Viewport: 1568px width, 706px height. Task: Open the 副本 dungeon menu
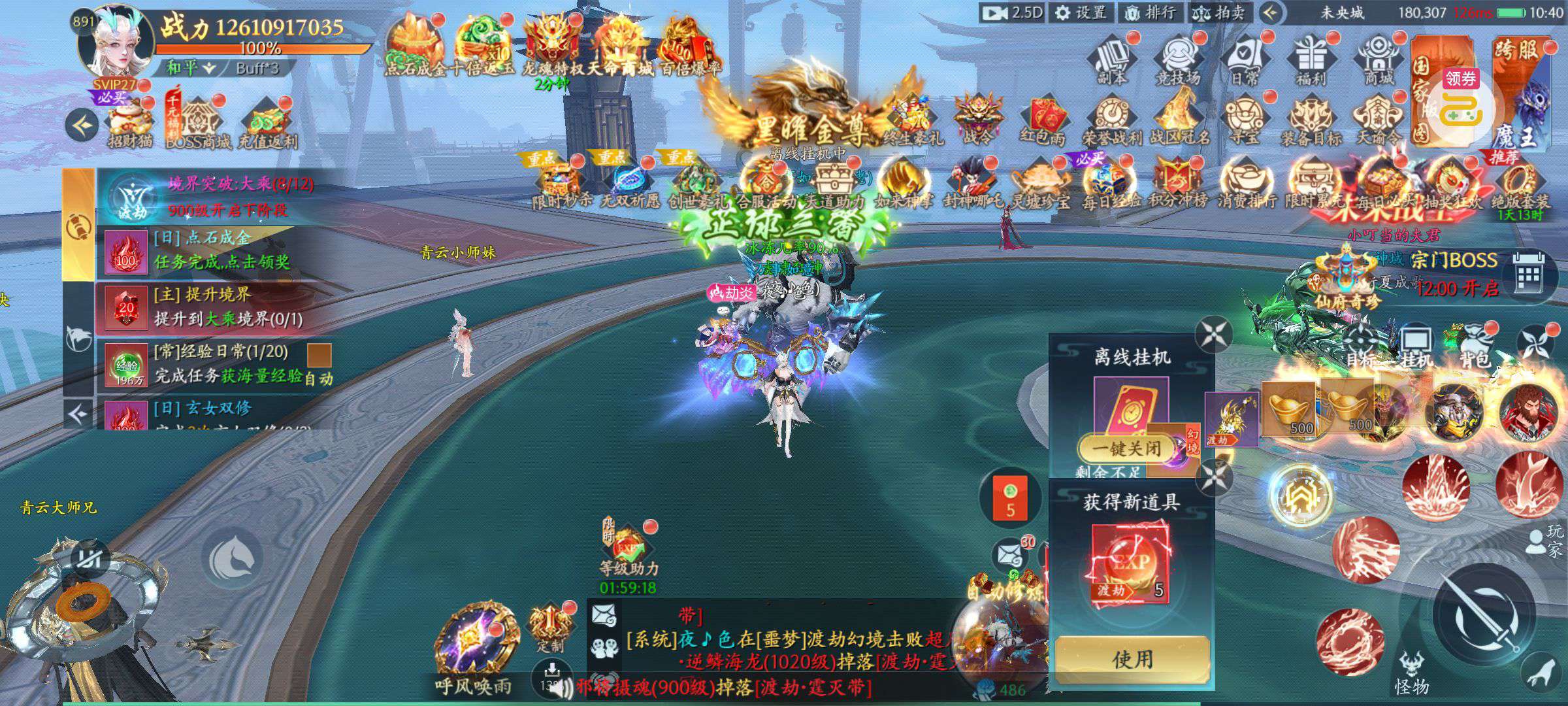tap(1111, 60)
